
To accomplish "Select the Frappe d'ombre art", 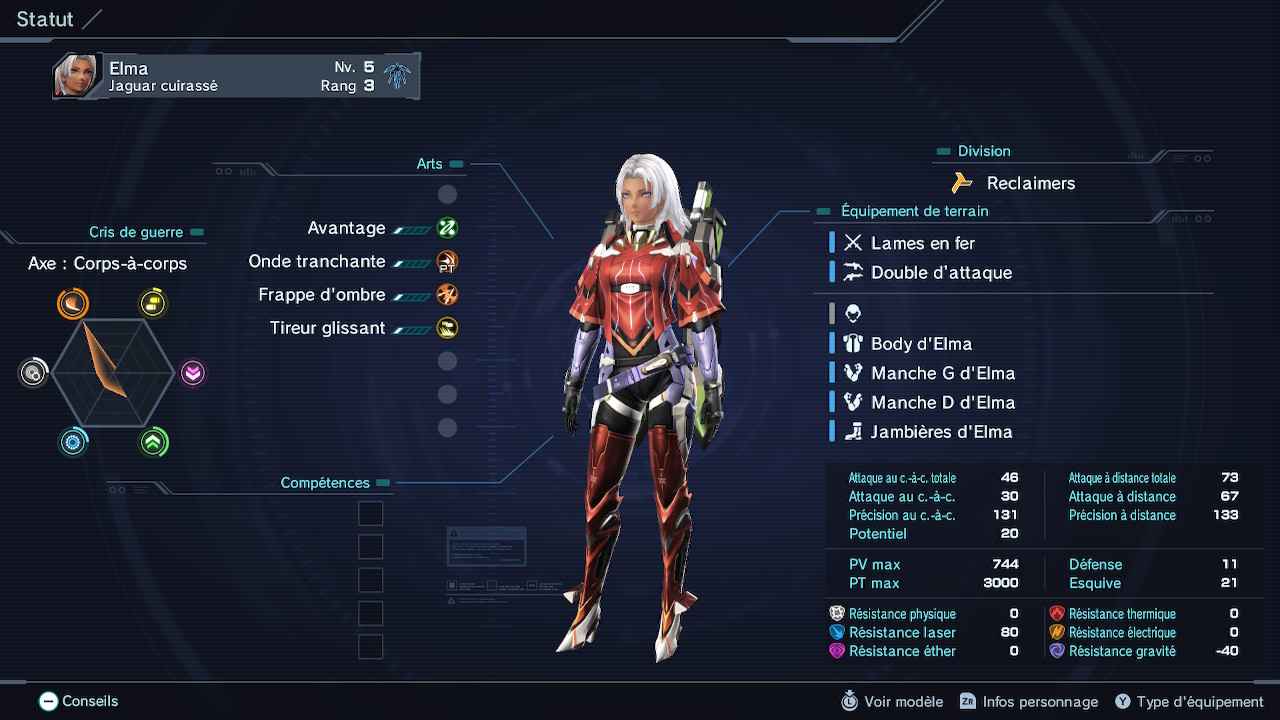I will (322, 295).
